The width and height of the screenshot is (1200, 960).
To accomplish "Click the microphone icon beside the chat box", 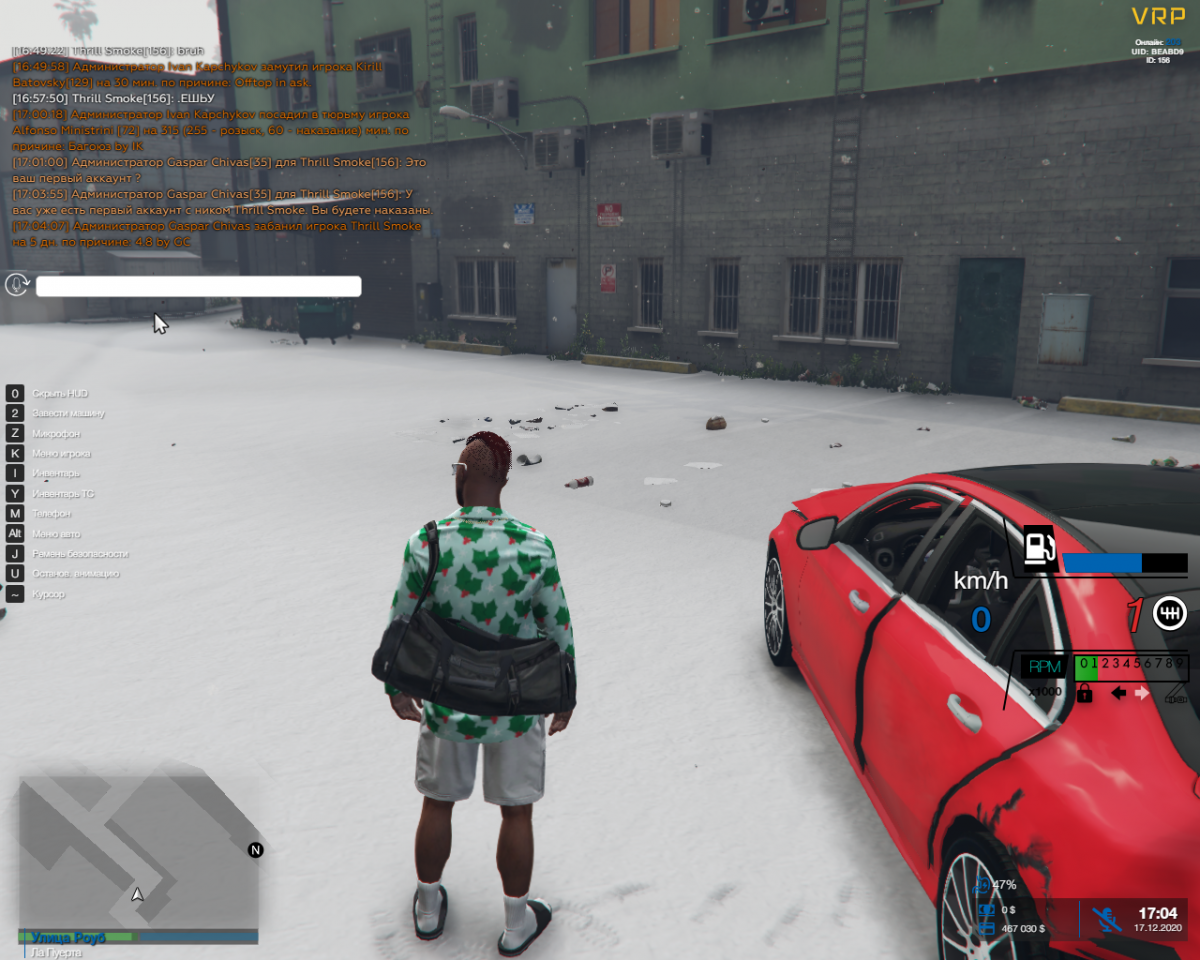I will [x=17, y=286].
